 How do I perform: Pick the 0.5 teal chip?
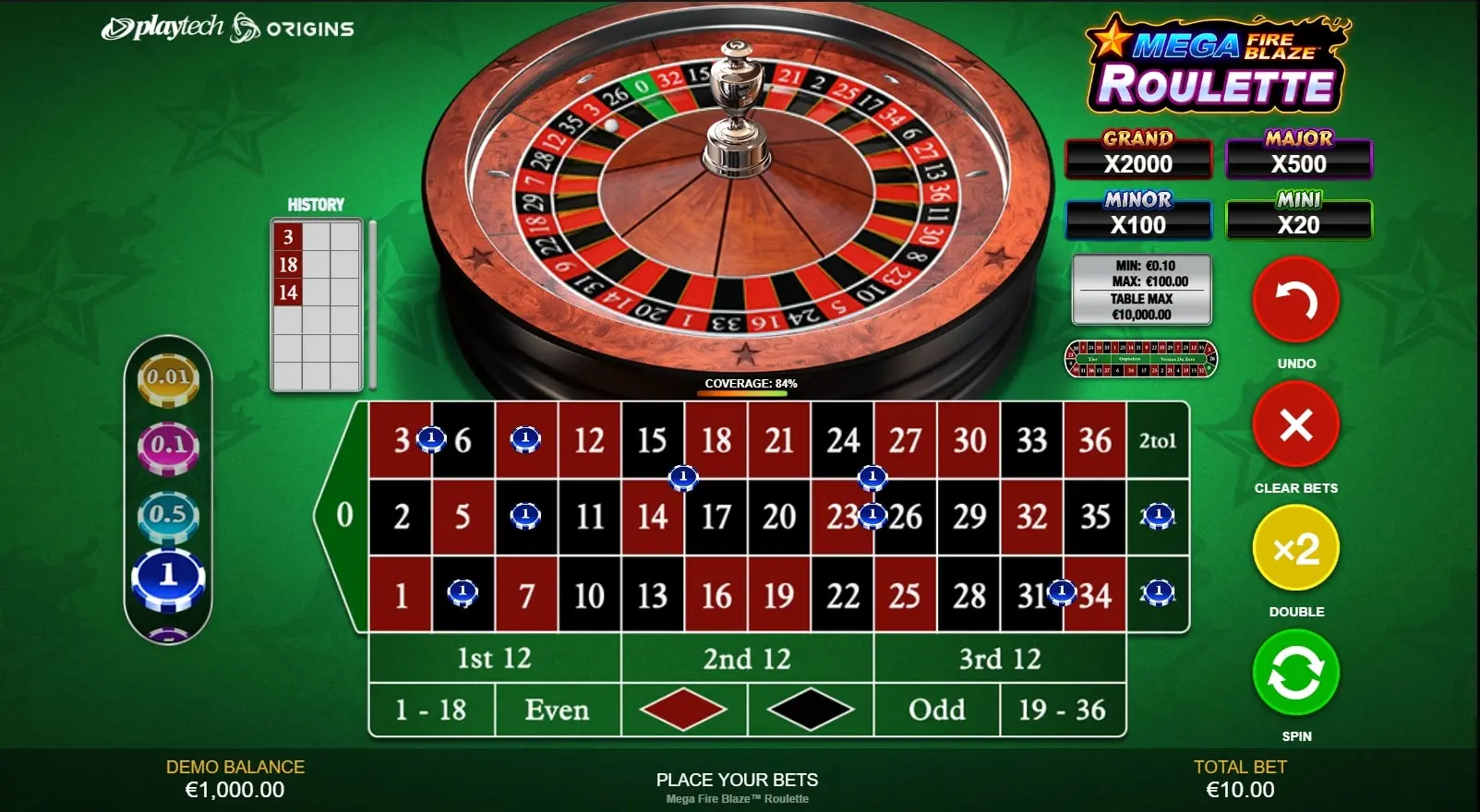tap(168, 514)
